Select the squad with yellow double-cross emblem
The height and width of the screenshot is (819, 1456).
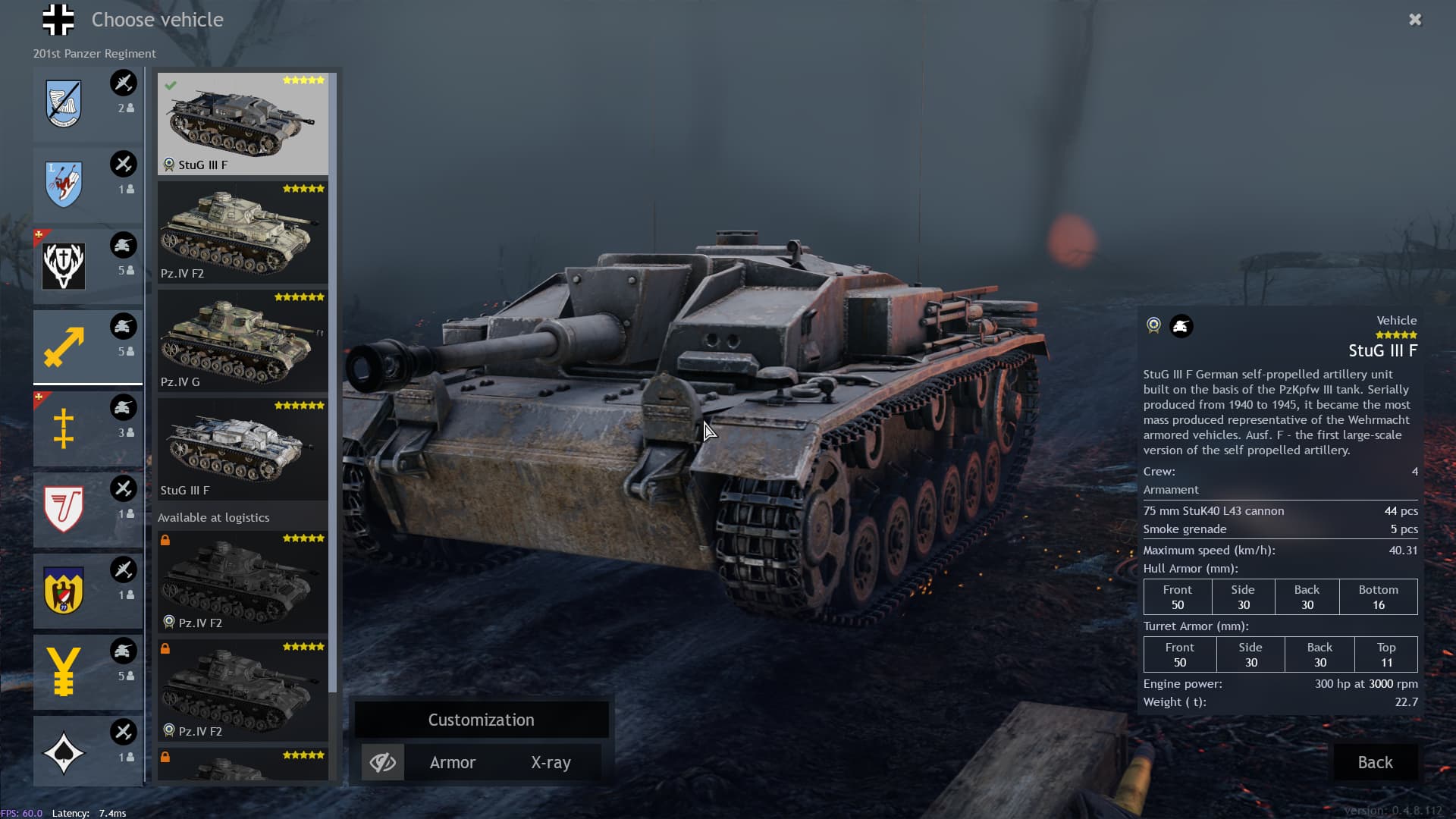(87, 428)
